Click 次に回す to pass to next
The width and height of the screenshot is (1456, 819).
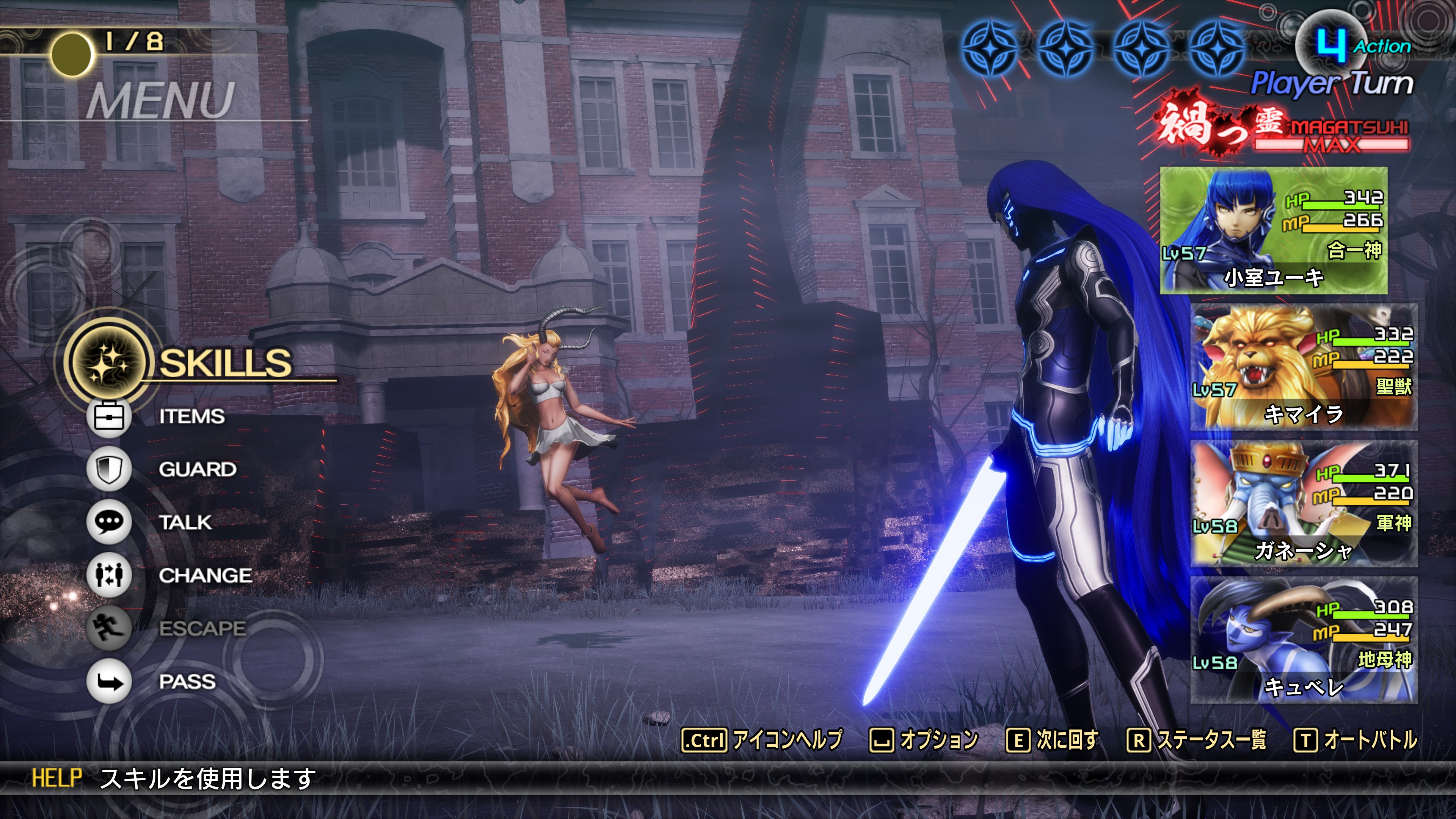tap(1053, 740)
